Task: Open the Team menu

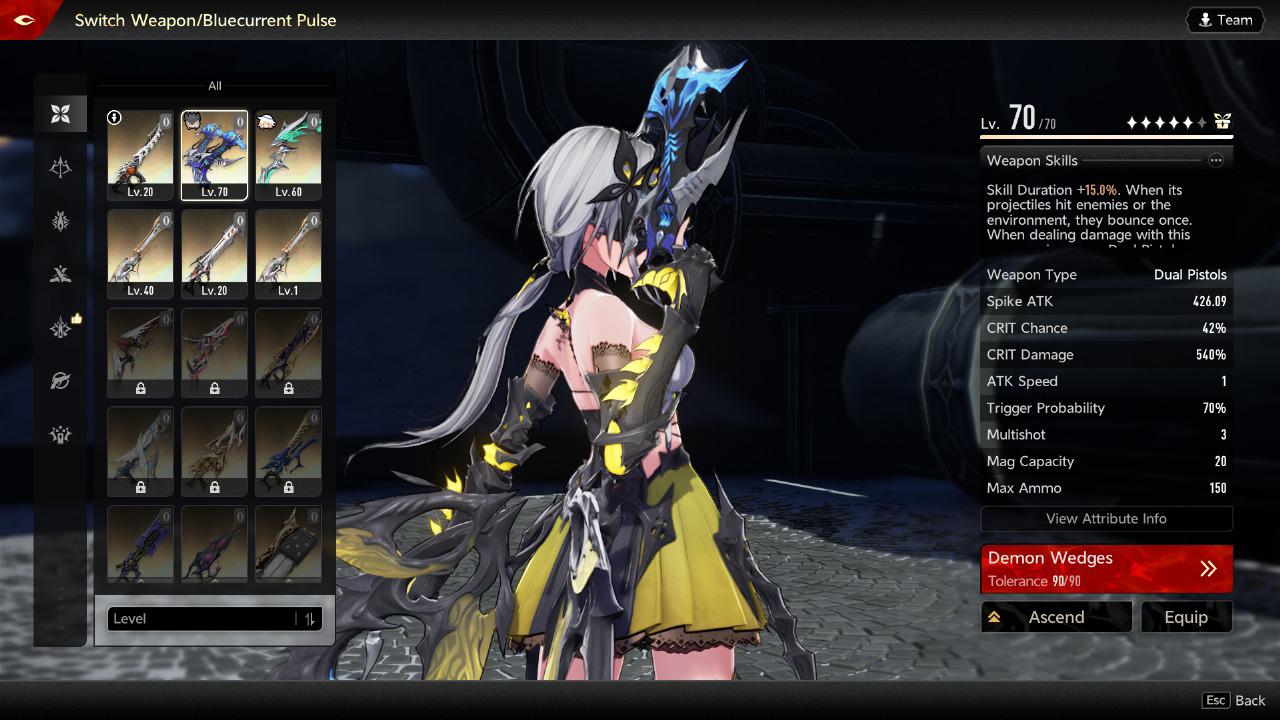Action: tap(1225, 20)
